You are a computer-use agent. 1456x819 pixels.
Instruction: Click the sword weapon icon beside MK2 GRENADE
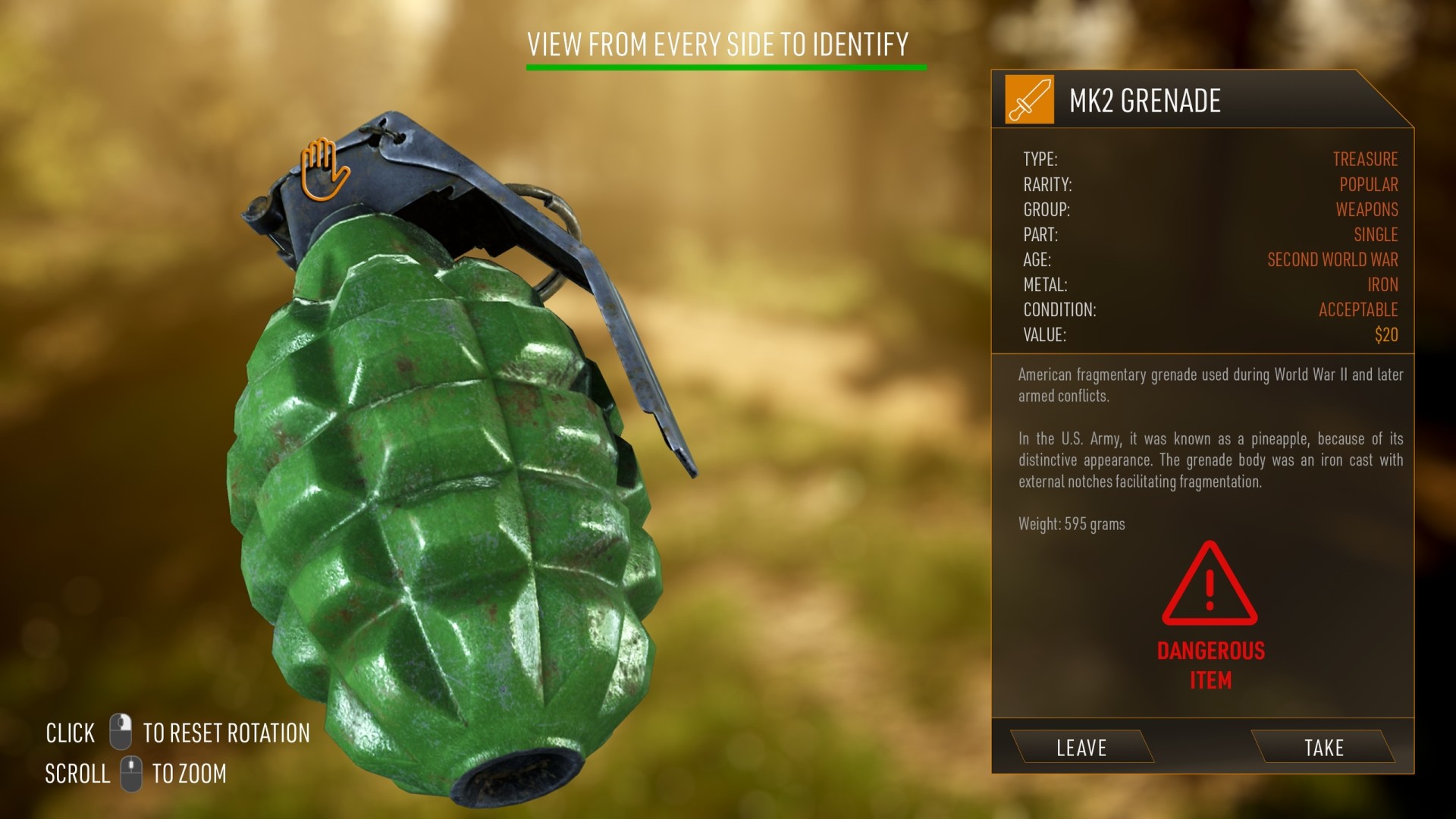[1028, 100]
